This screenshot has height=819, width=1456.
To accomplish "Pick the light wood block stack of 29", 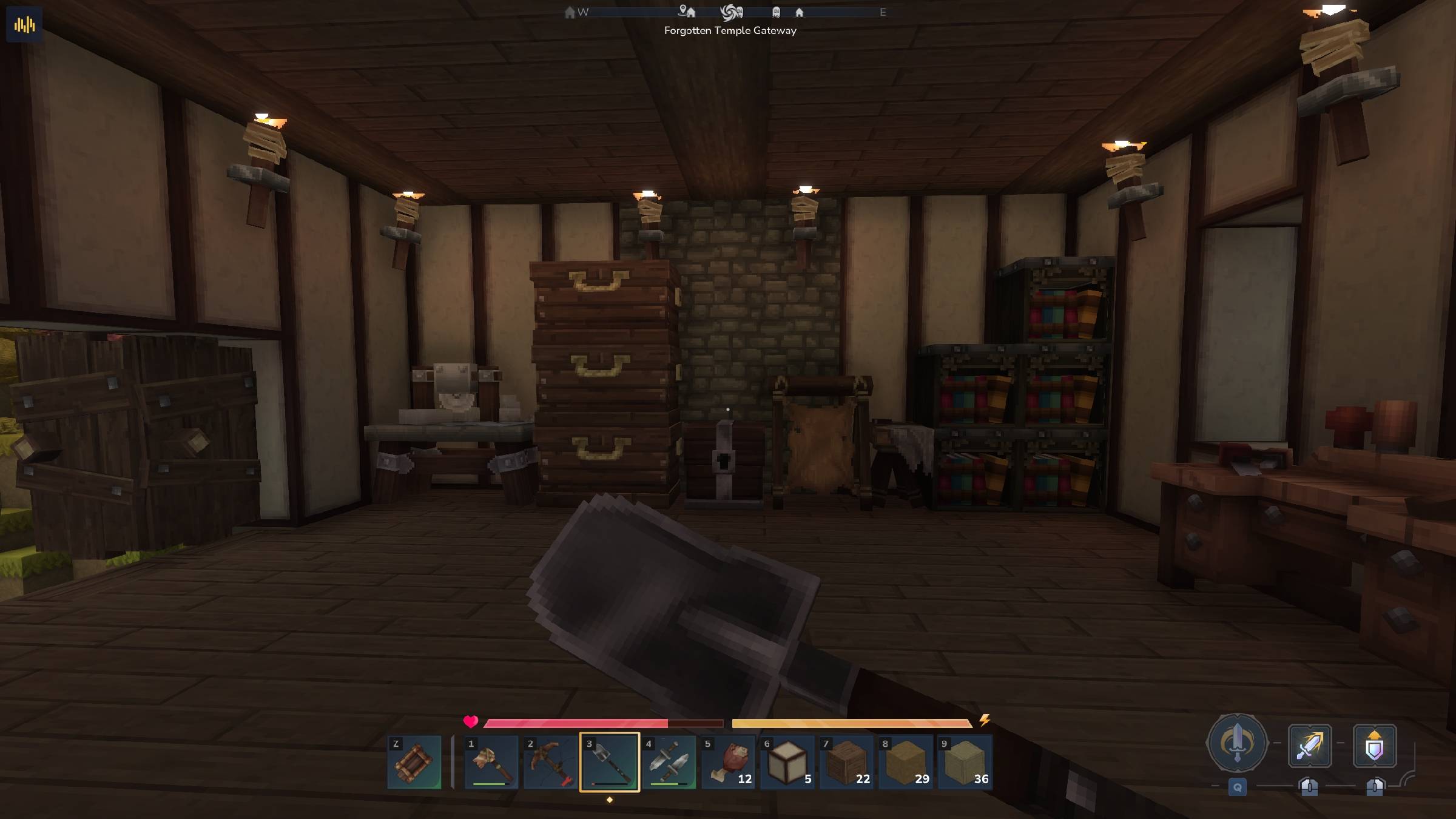I will (x=906, y=762).
